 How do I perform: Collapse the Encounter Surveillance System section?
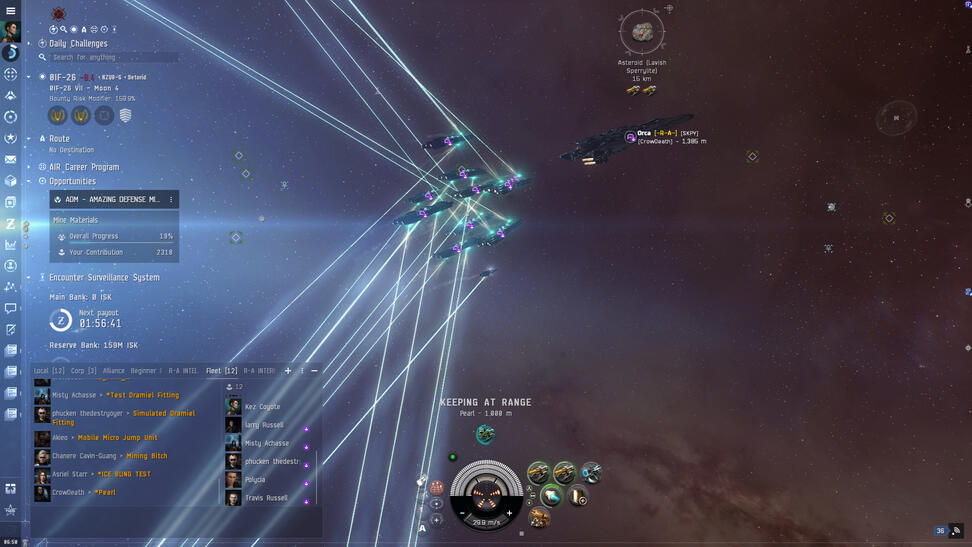coord(29,277)
